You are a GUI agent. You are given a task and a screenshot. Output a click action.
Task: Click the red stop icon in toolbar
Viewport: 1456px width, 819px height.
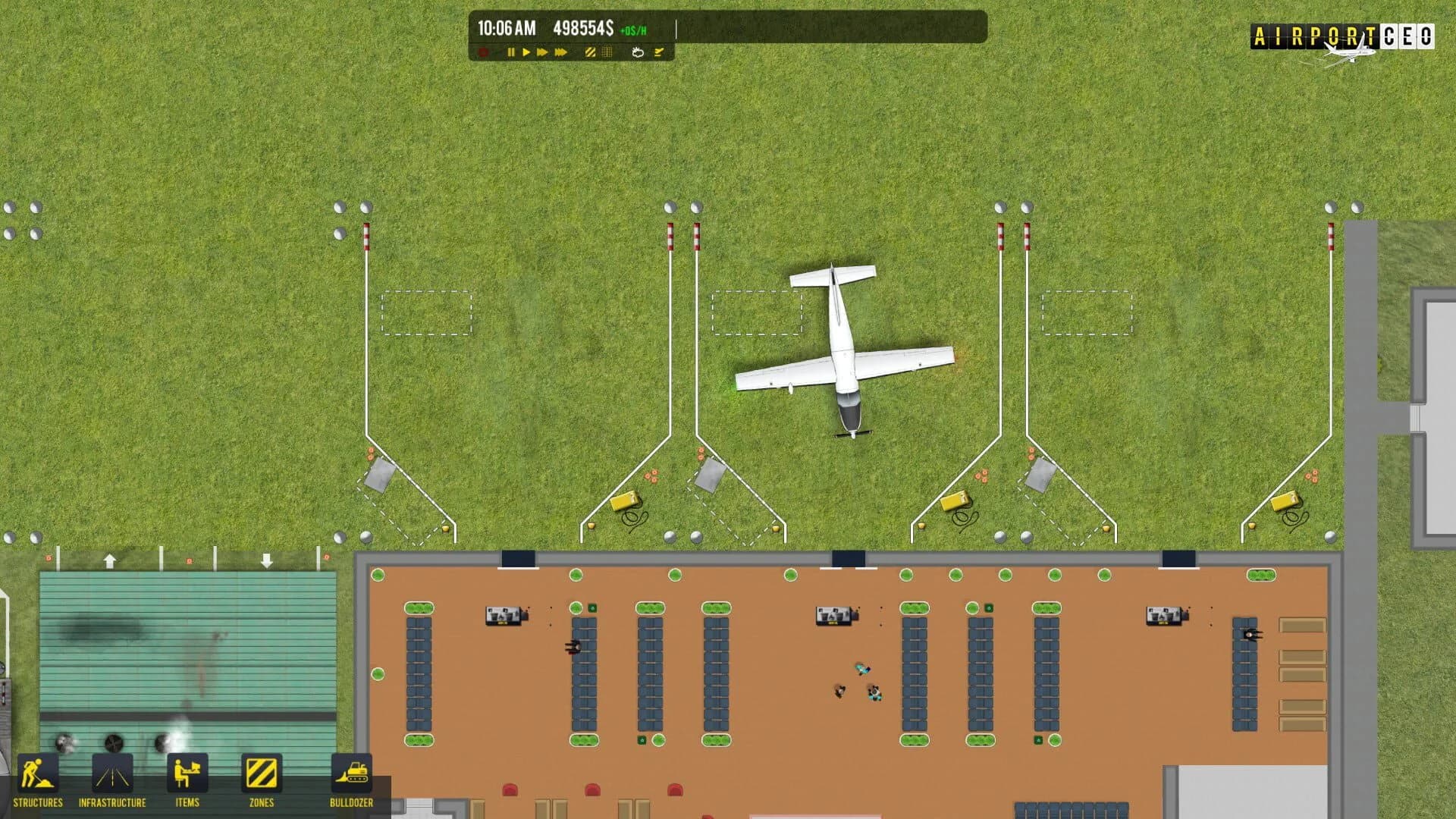click(x=483, y=52)
